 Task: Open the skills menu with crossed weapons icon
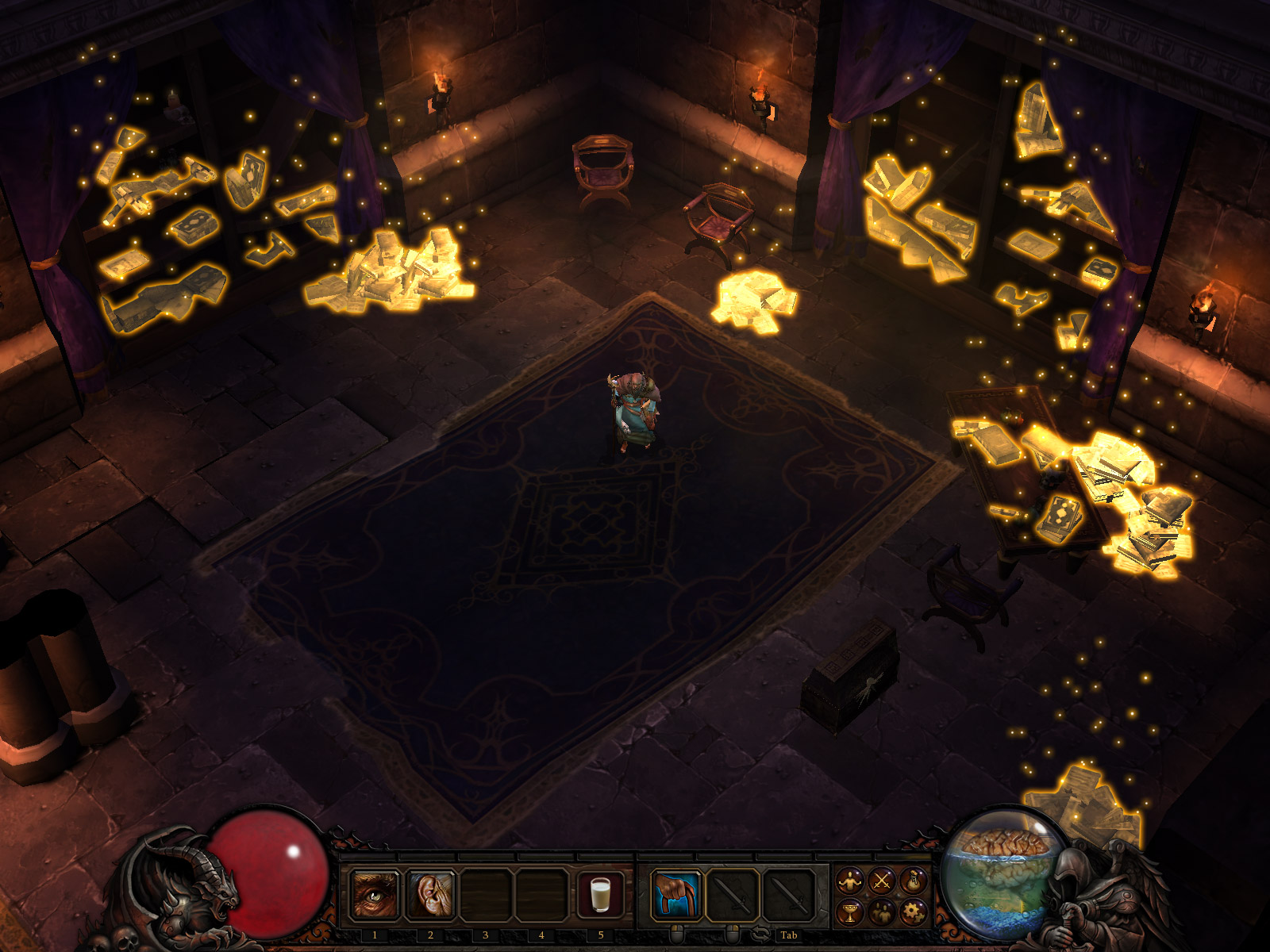(882, 881)
